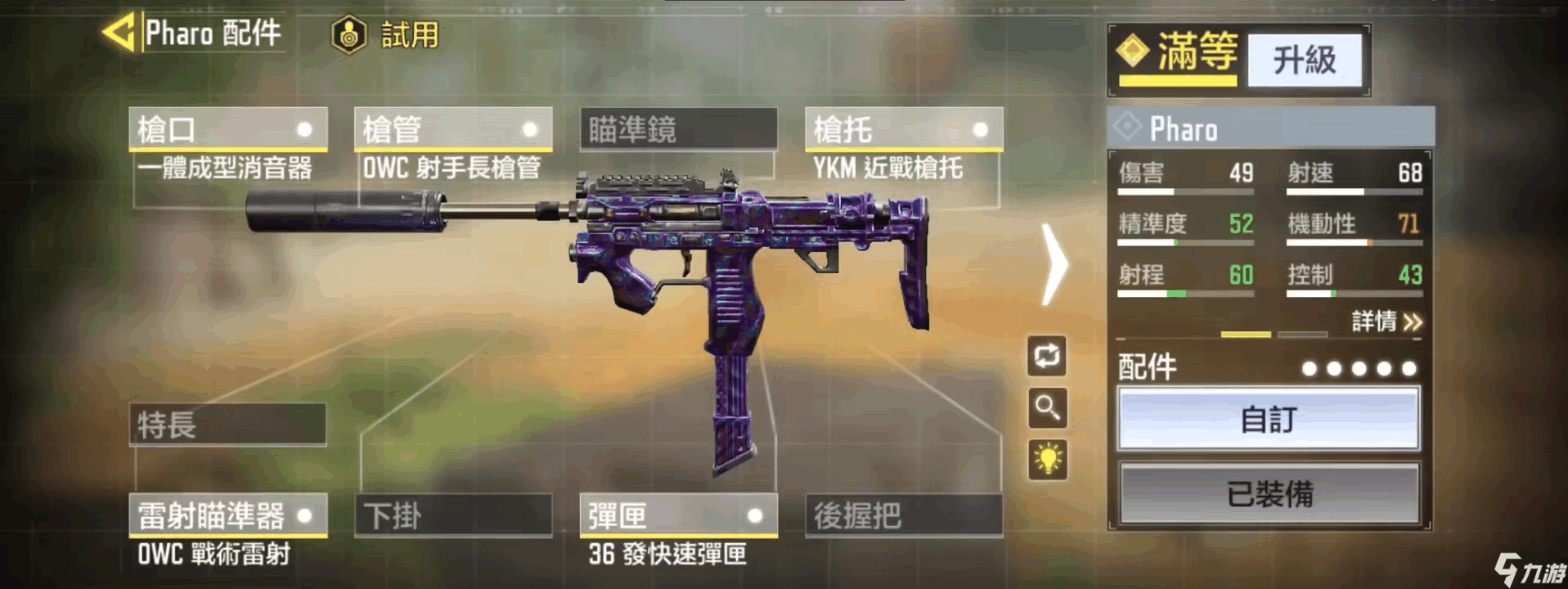Open the 槍管 barrel attachment slot
The height and width of the screenshot is (589, 1568).
pos(452,130)
